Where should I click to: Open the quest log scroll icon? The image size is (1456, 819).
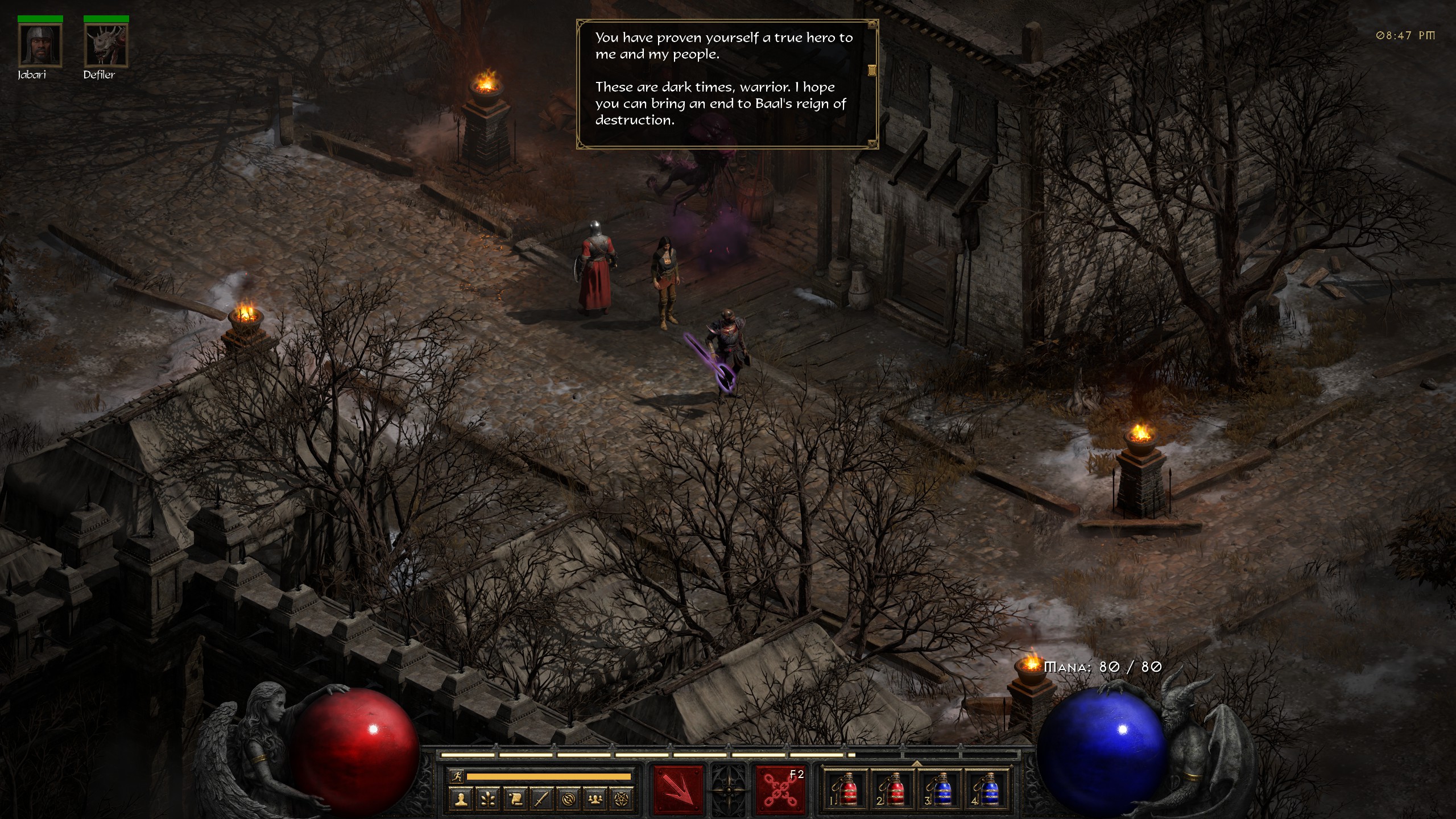[515, 800]
